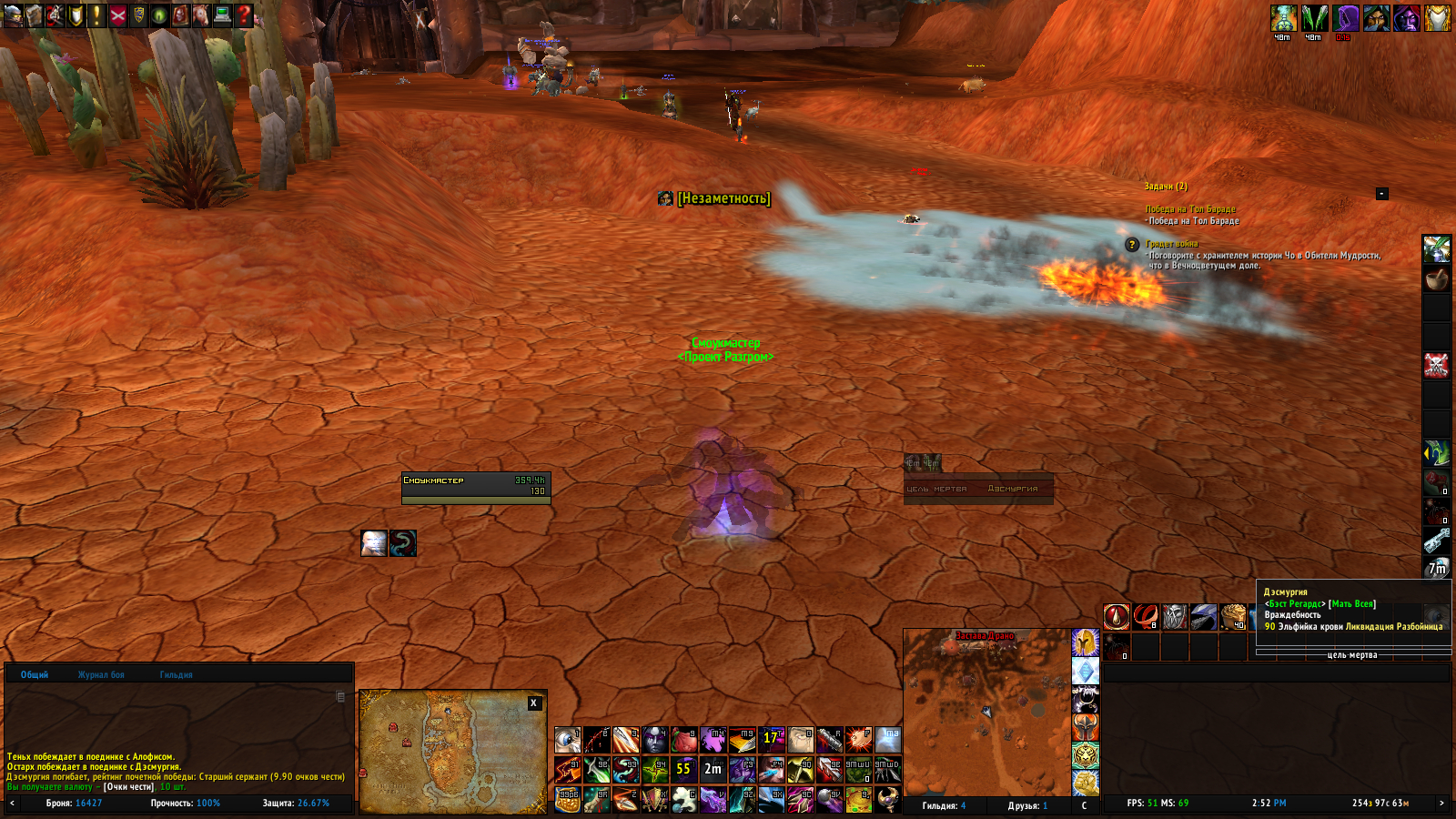
Task: Open the Грядет война quest entry
Action: pos(1172,244)
